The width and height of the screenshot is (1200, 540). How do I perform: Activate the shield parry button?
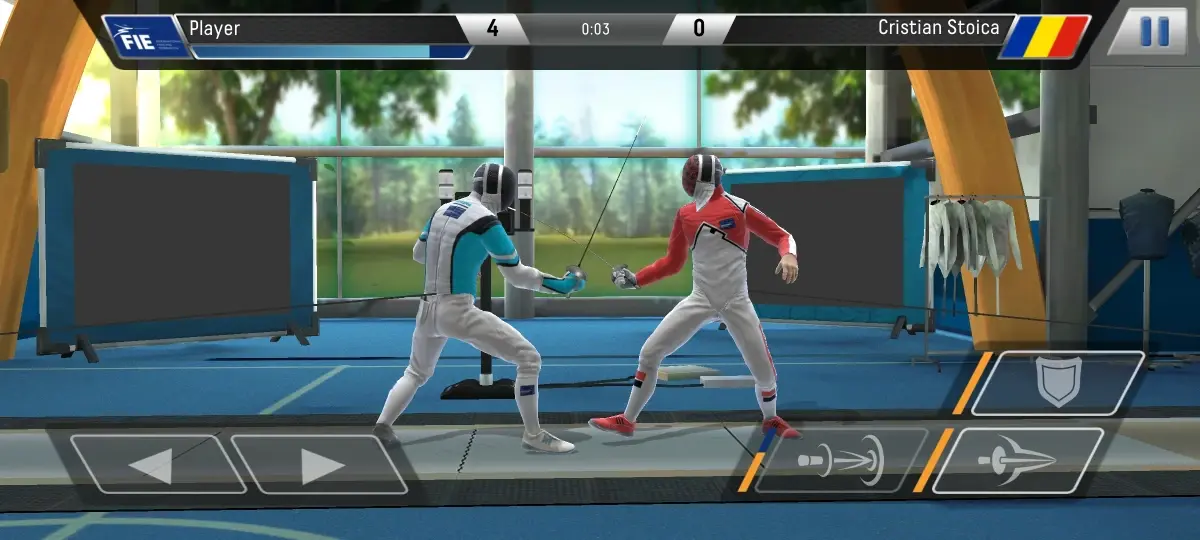click(1058, 383)
